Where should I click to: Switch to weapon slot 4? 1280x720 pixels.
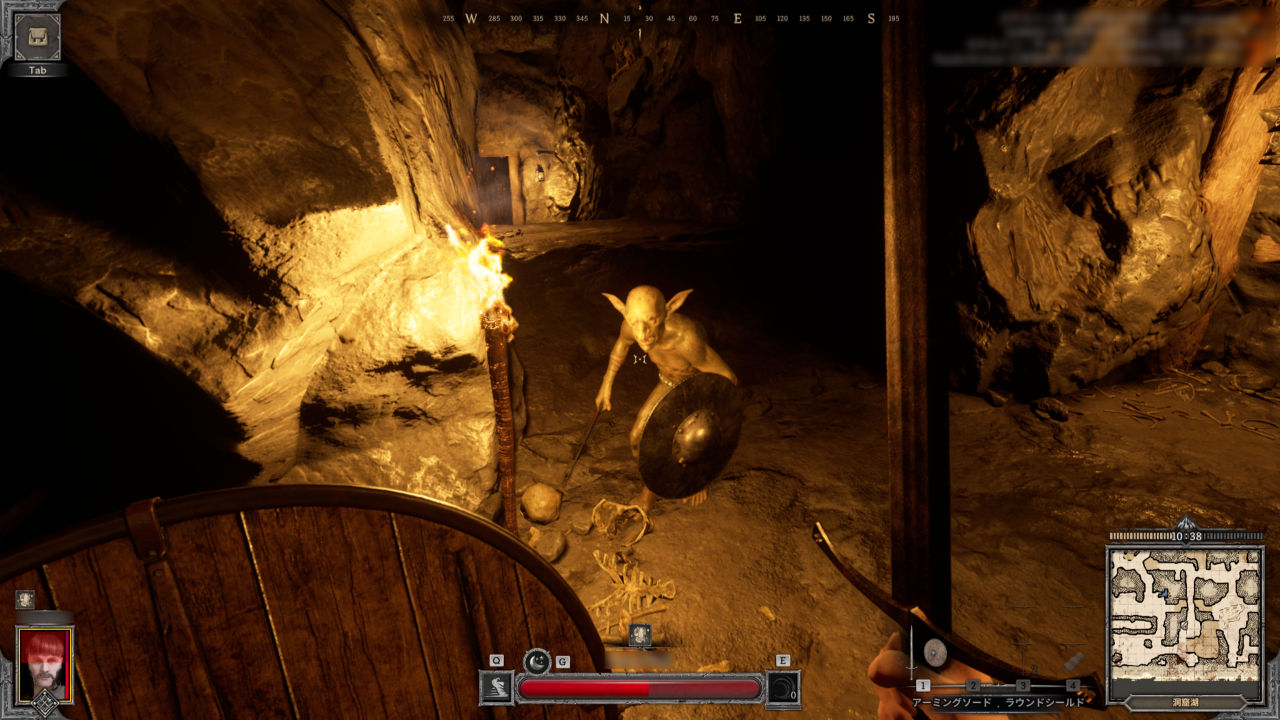click(x=1073, y=685)
